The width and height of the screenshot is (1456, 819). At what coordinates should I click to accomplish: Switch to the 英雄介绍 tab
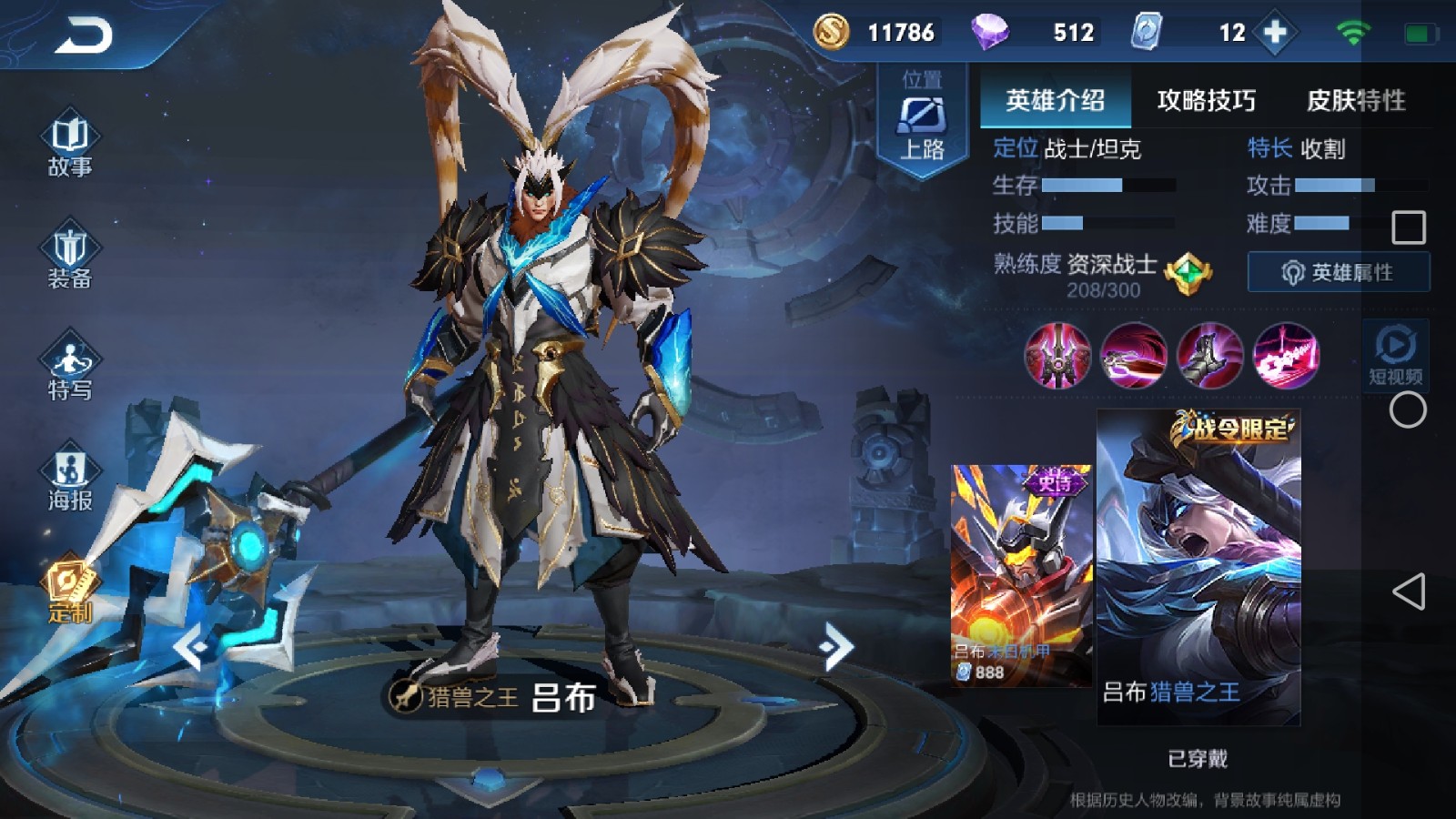[1055, 100]
